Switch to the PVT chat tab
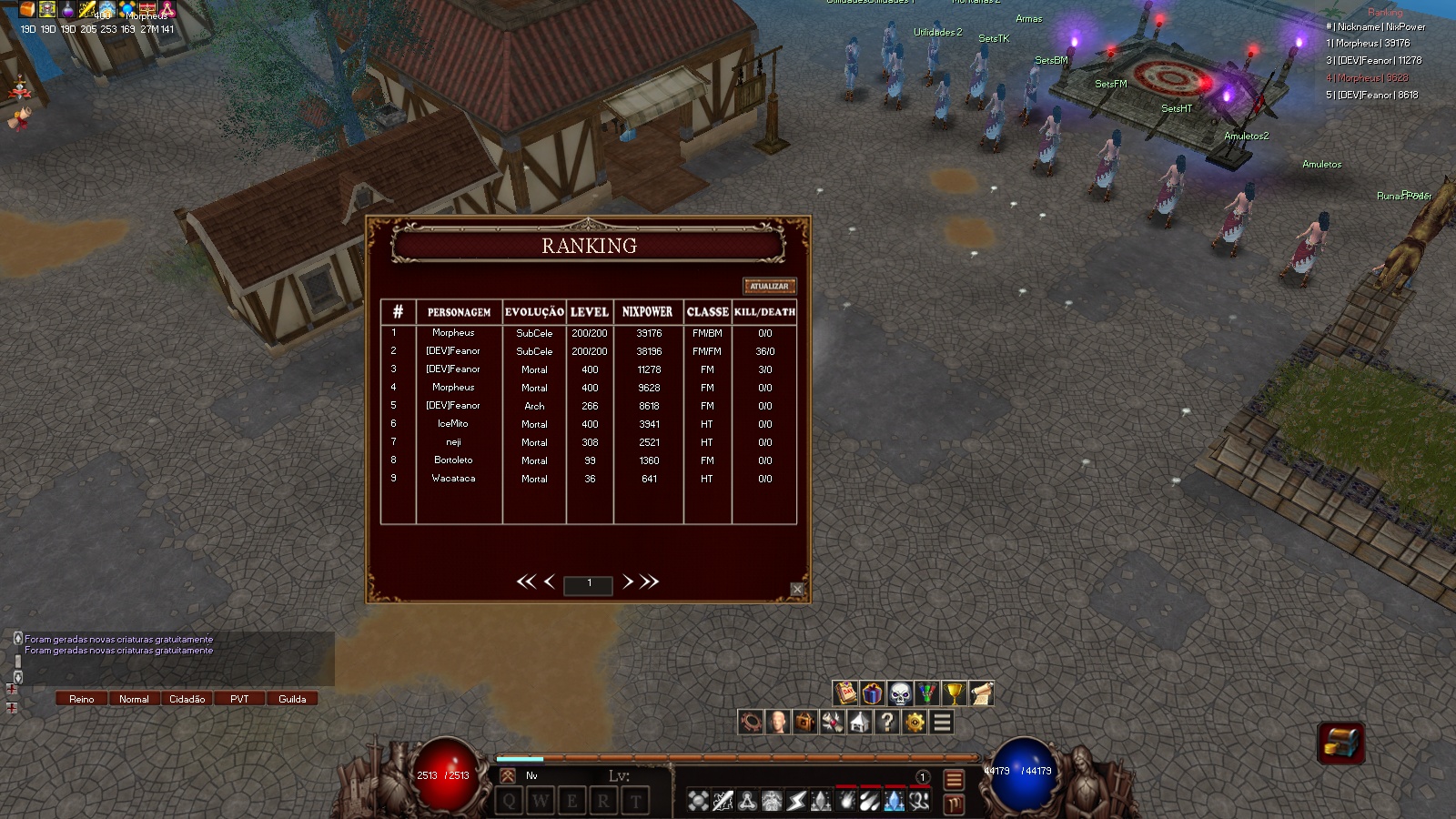The height and width of the screenshot is (819, 1456). click(239, 698)
